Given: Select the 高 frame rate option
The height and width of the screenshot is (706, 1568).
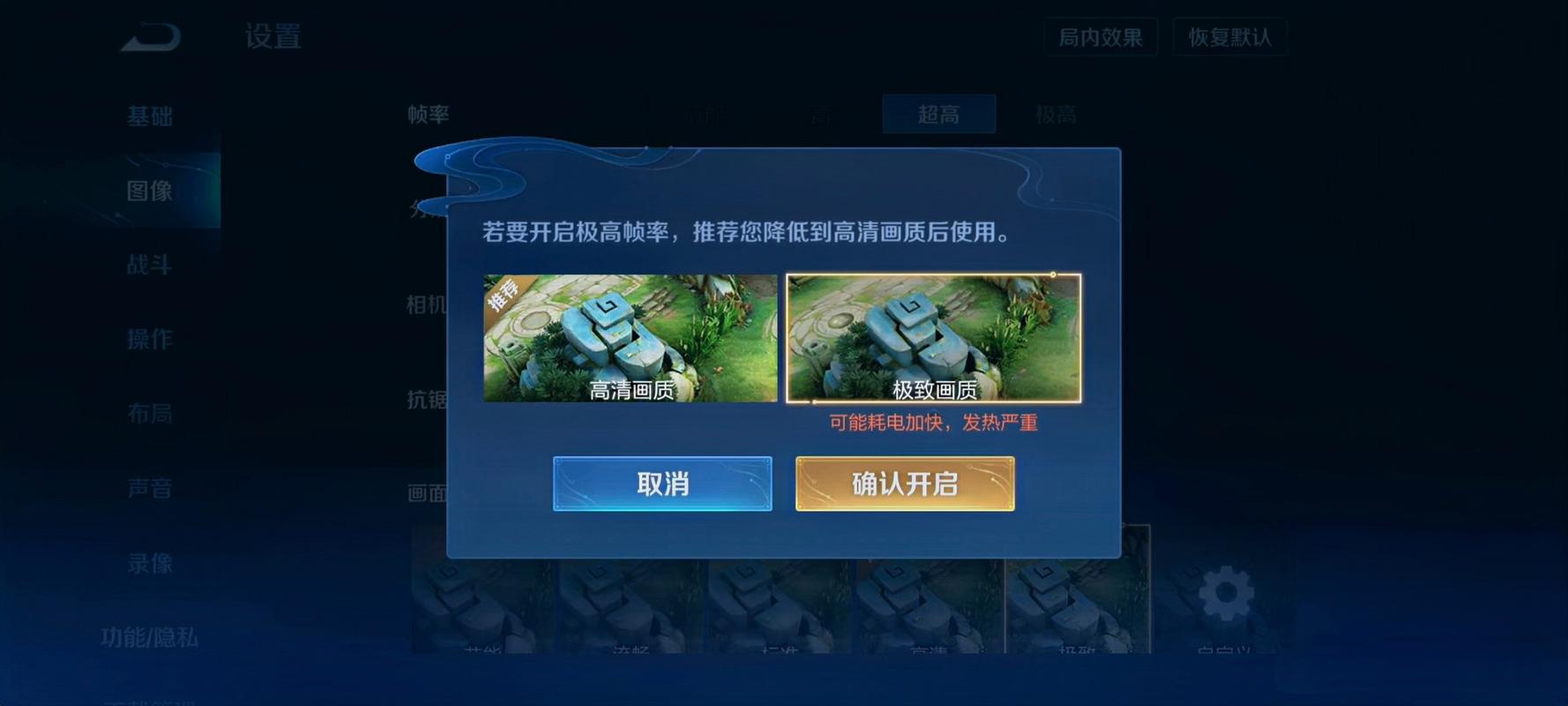Looking at the screenshot, I should click(825, 114).
